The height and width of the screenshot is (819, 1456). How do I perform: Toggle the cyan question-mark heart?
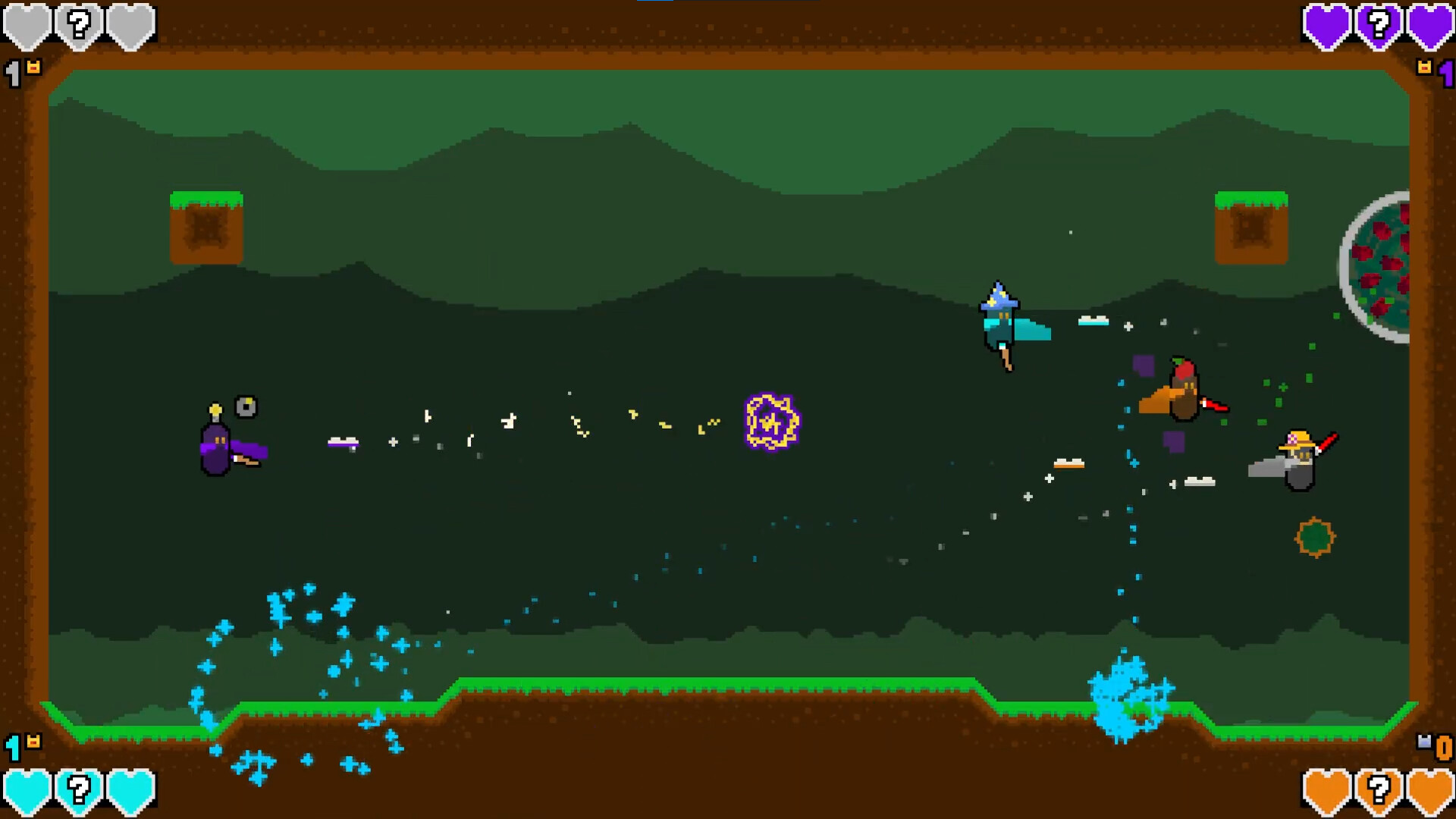[x=79, y=791]
